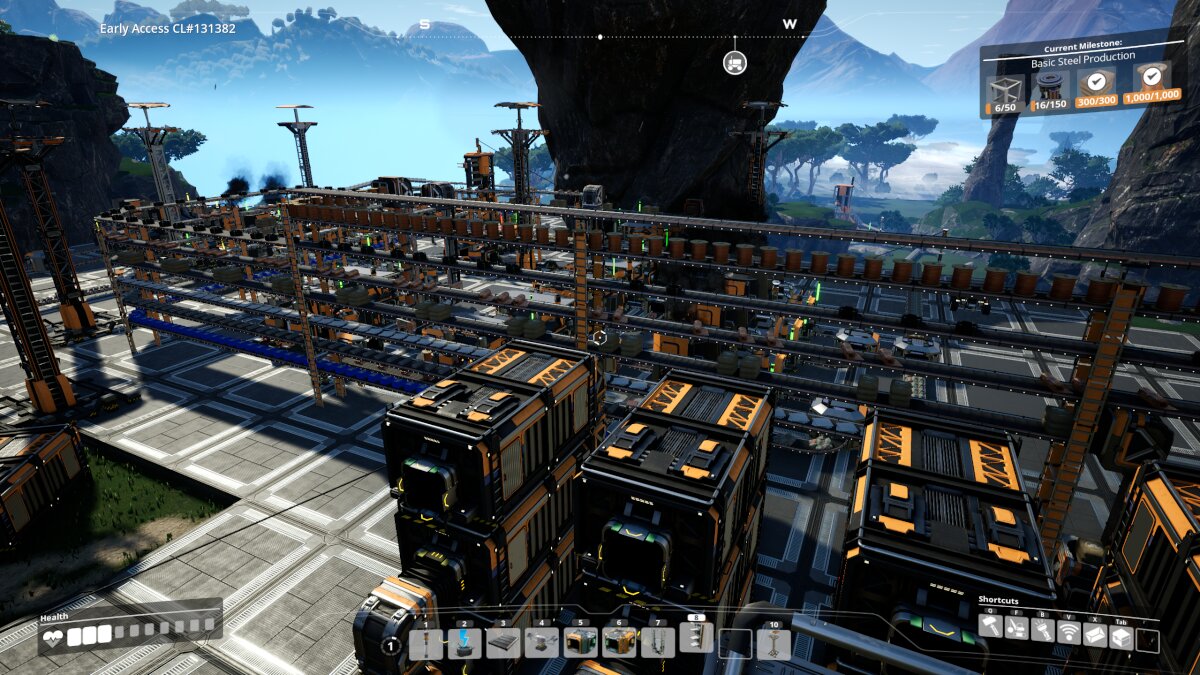Pick the foundation platform in hotbar slot 3
Screen dimensions: 1200x675
503,643
